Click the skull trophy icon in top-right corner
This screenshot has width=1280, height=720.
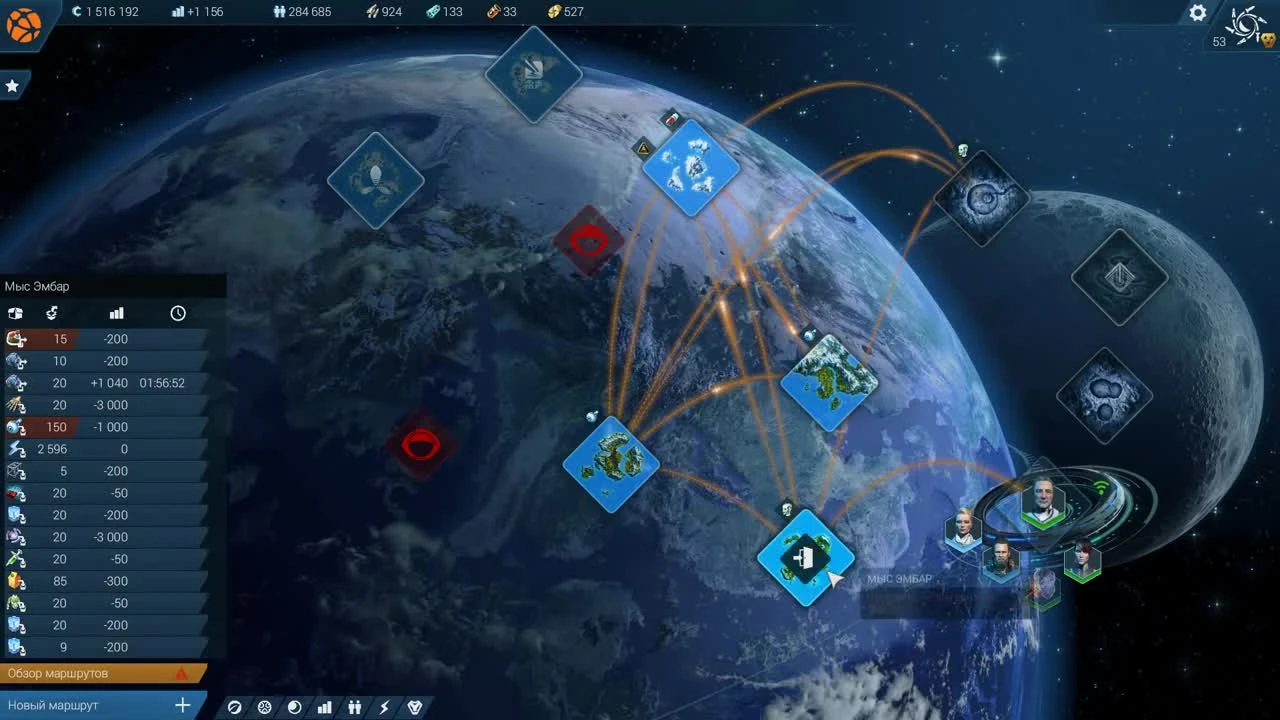point(1266,40)
